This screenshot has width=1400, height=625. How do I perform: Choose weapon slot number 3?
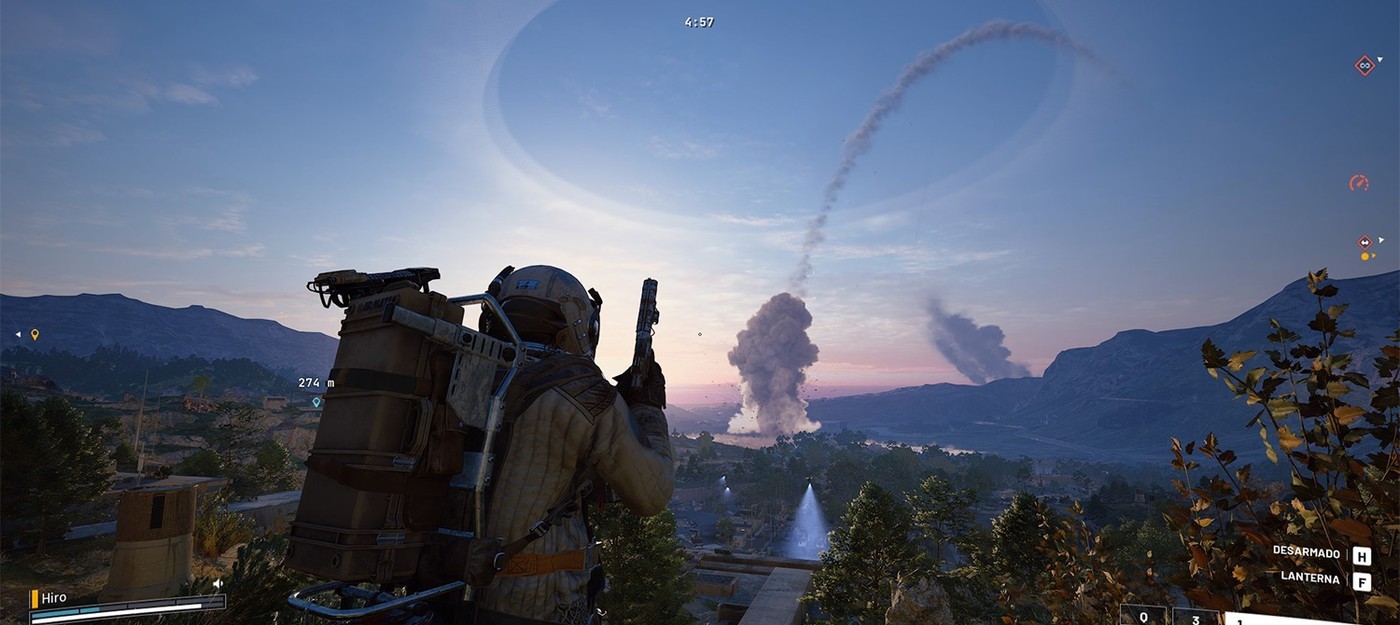pyautogui.click(x=1196, y=616)
